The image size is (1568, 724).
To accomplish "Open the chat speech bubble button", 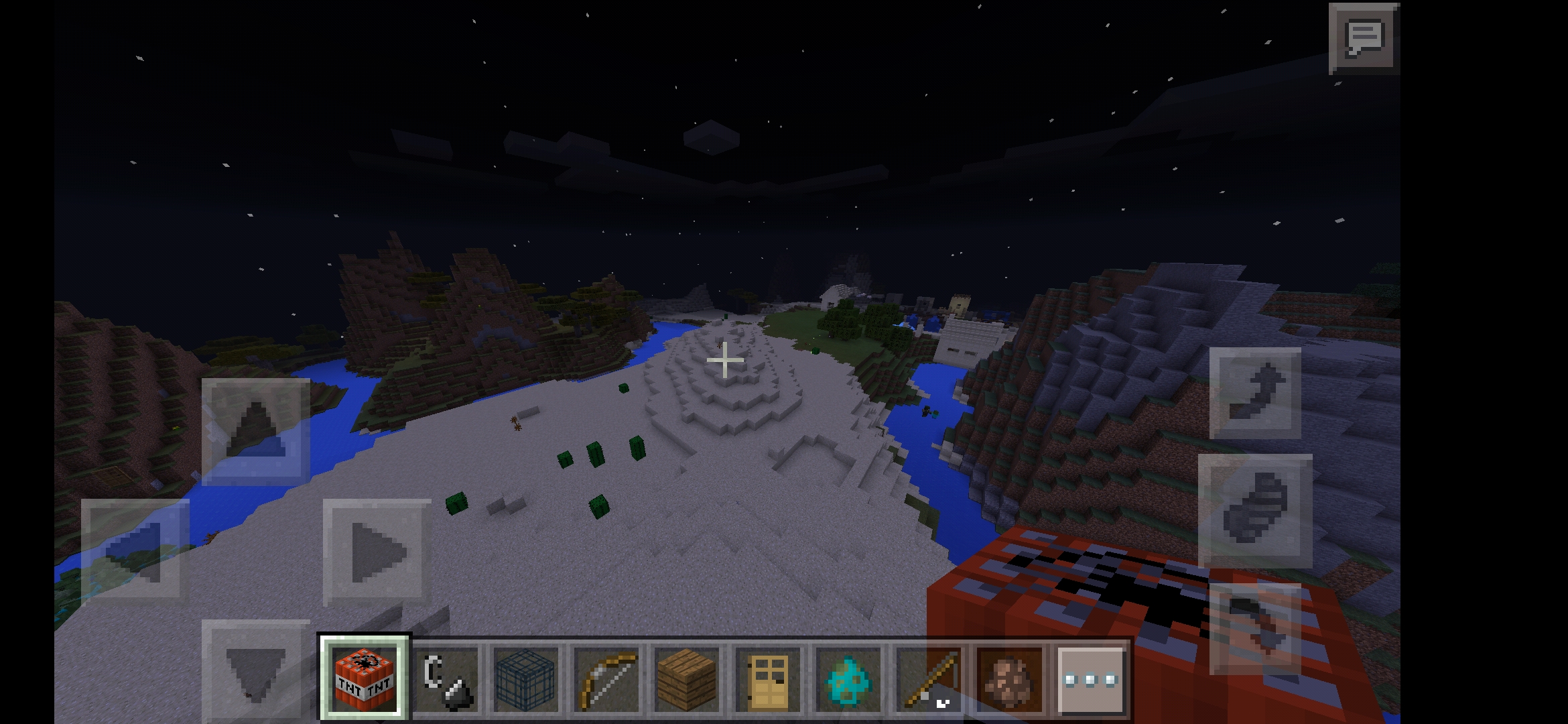I will 1364,38.
